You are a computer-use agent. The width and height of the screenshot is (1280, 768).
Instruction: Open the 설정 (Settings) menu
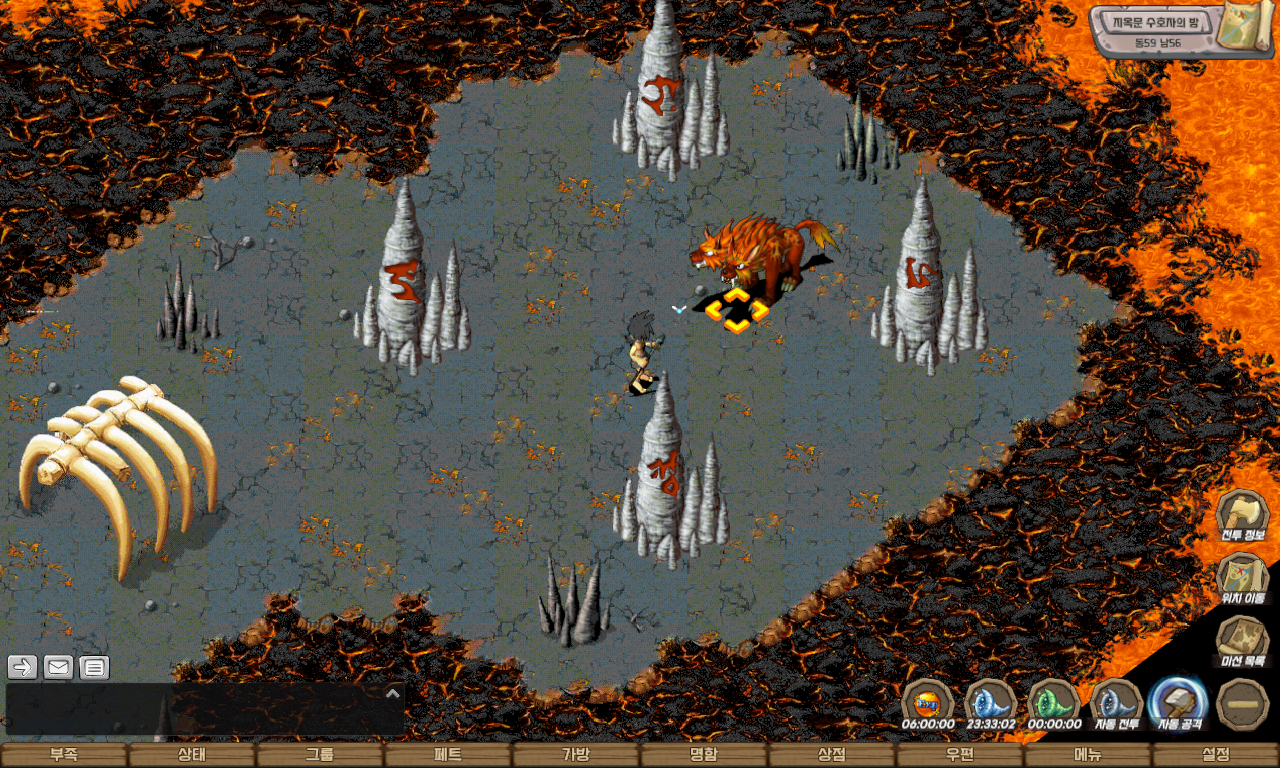[1216, 755]
